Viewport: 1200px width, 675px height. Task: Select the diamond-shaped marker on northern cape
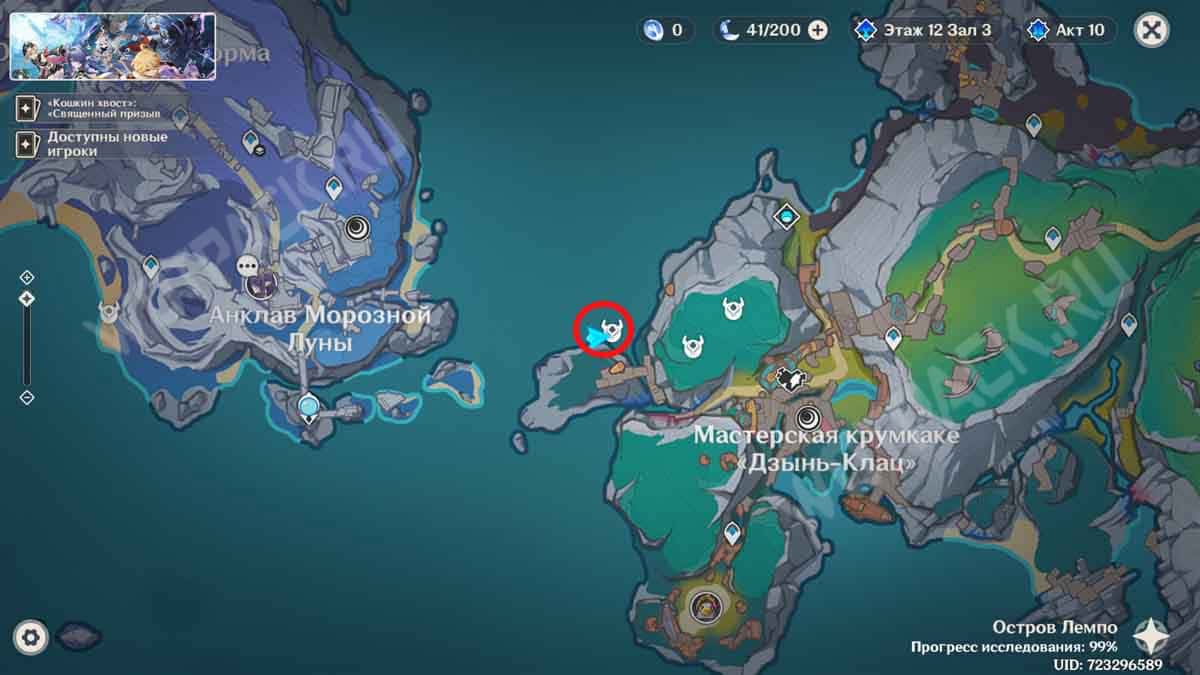(788, 215)
